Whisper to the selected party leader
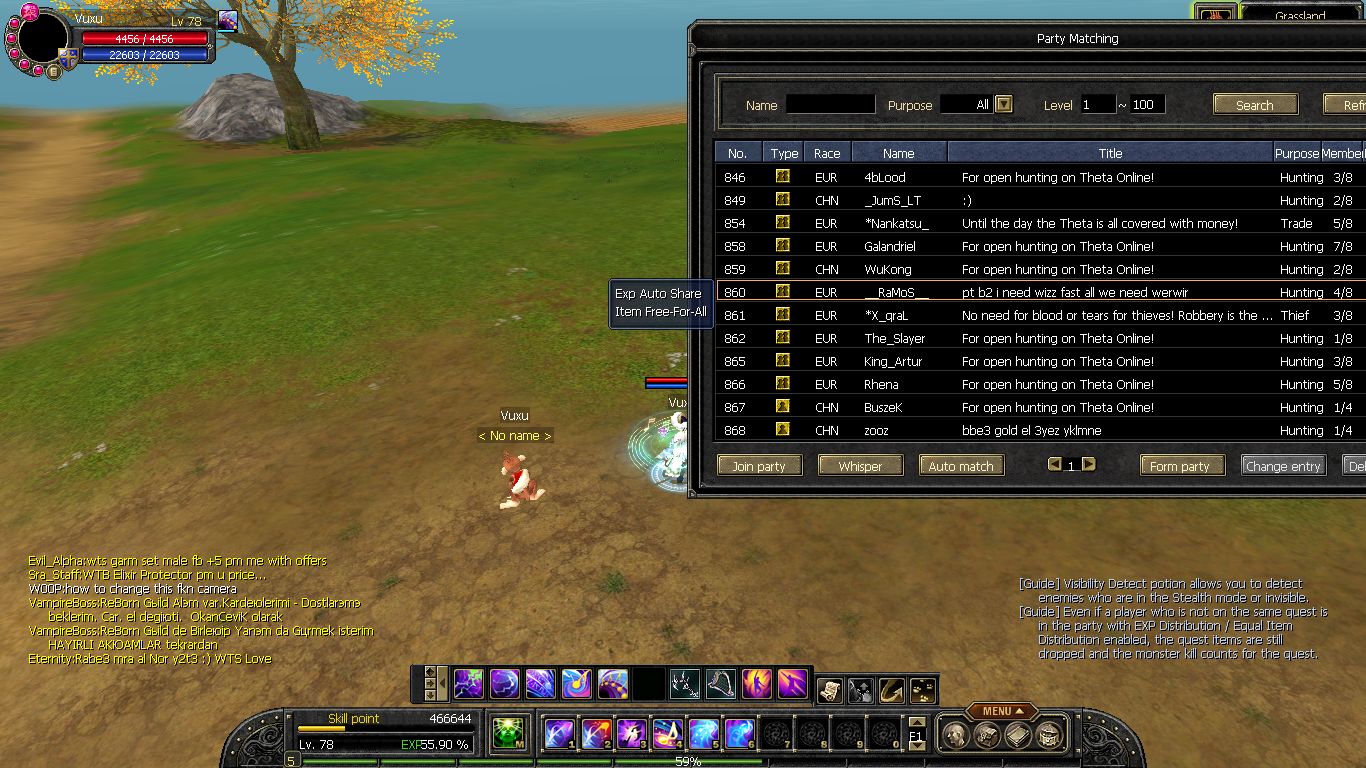1366x768 pixels. pyautogui.click(x=860, y=466)
